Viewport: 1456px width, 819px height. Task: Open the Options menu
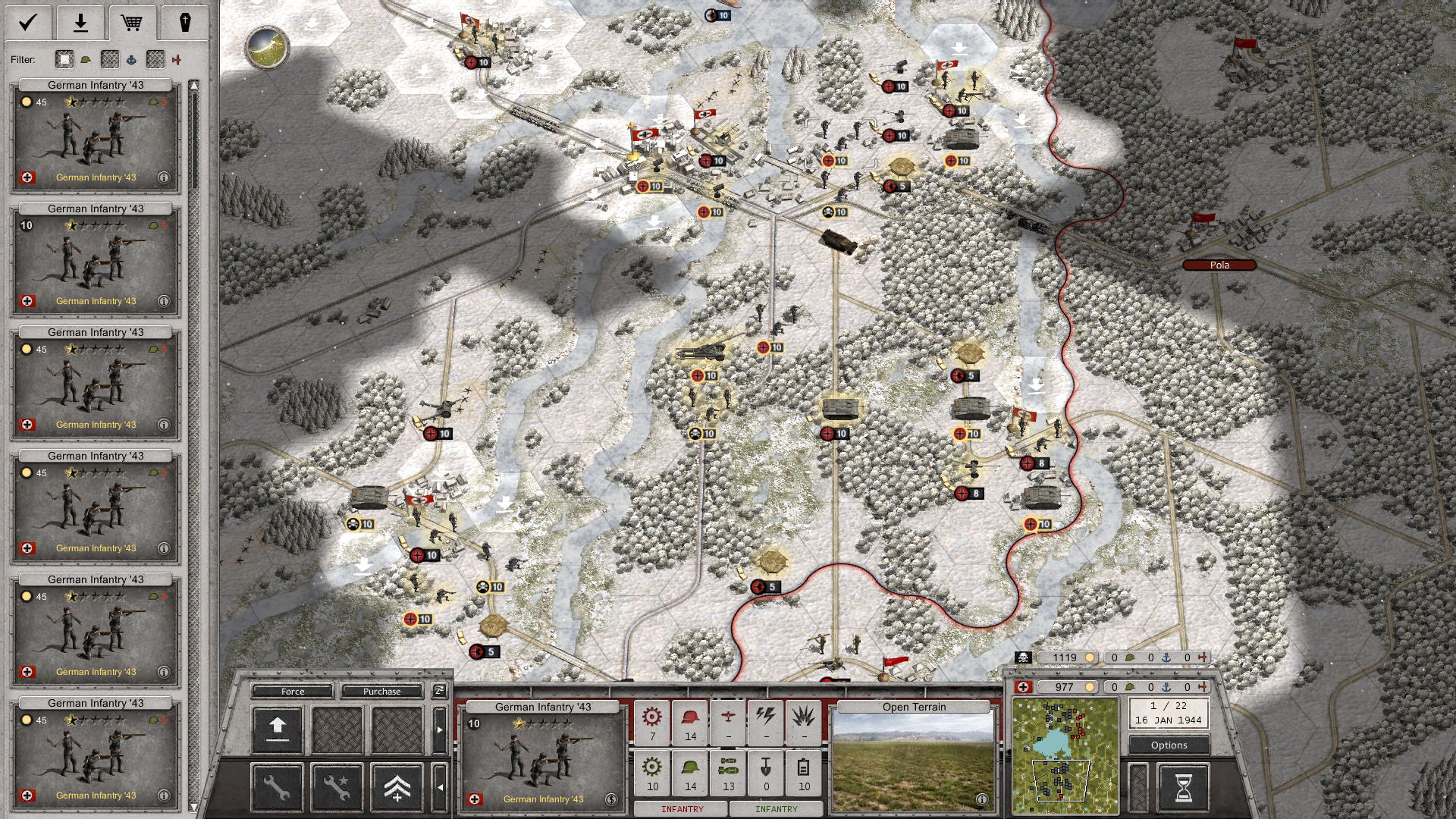coord(1168,745)
